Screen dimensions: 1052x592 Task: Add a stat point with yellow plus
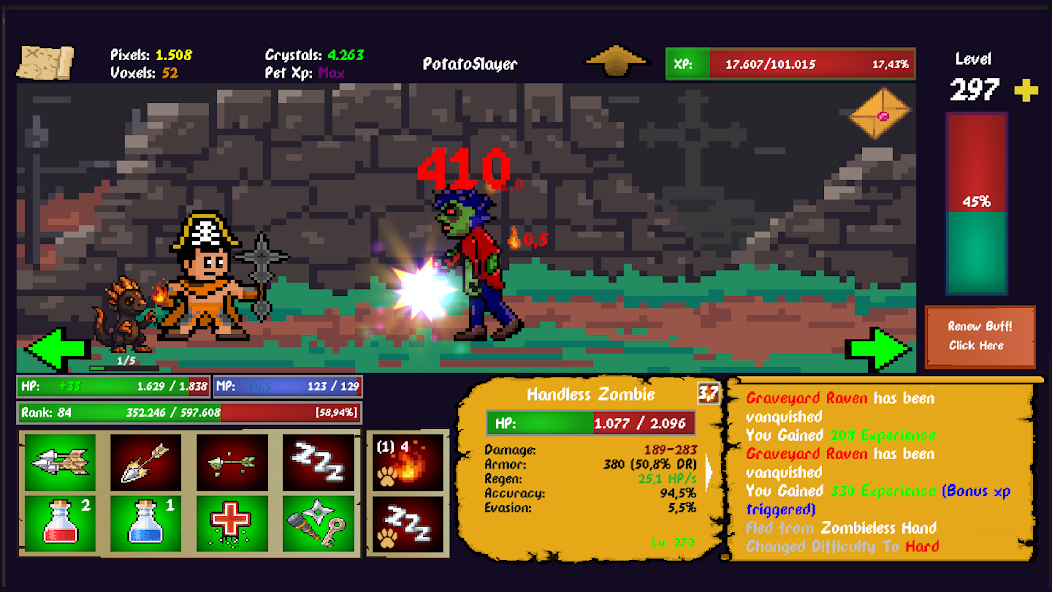pyautogui.click(x=1026, y=91)
